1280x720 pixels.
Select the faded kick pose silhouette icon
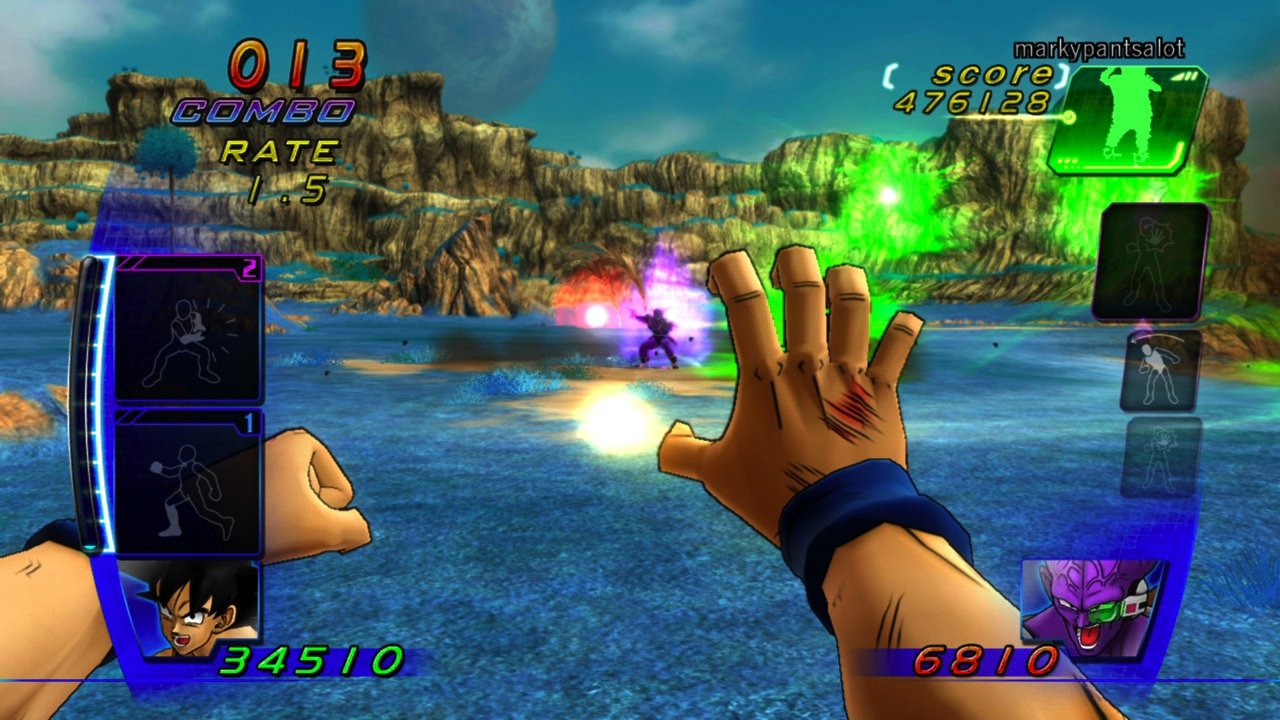(x=1160, y=370)
